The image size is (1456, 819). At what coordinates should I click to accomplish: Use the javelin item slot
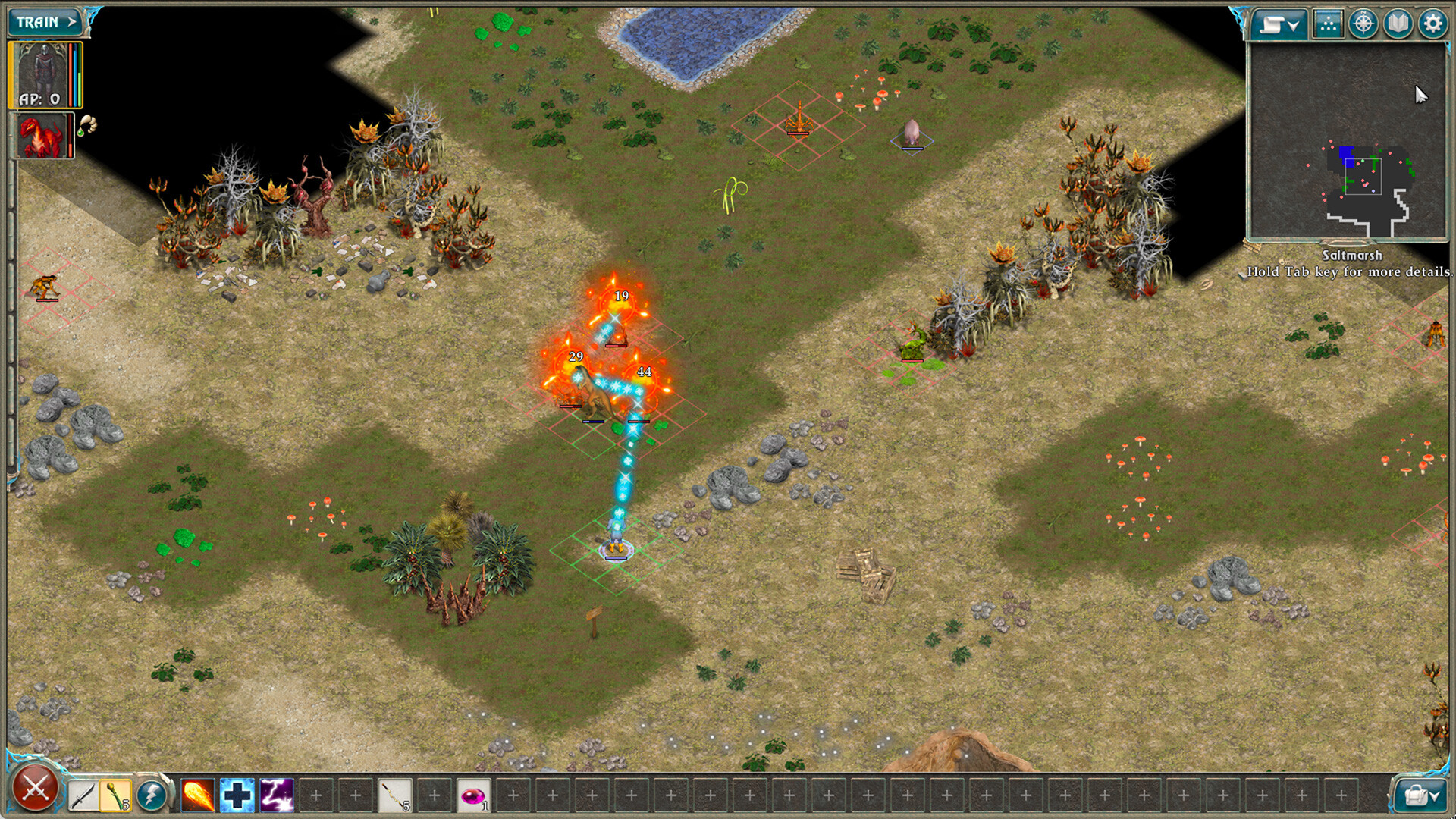pyautogui.click(x=393, y=794)
